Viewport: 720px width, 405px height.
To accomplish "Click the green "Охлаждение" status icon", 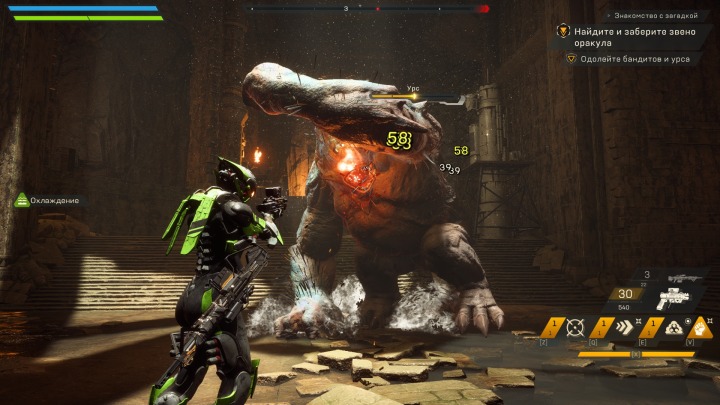I will tap(21, 200).
